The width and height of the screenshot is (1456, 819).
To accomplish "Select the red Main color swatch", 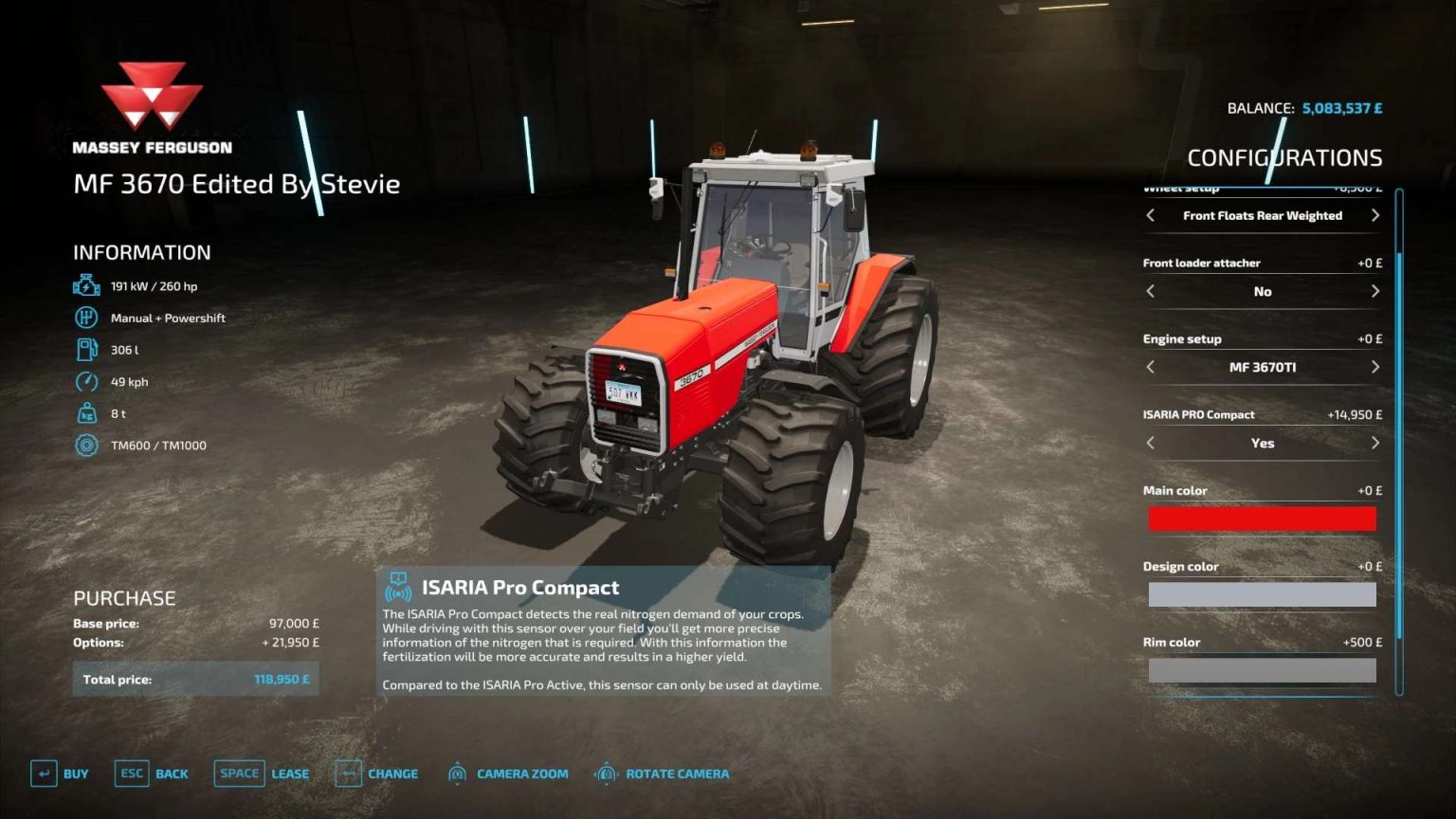I will (1262, 519).
